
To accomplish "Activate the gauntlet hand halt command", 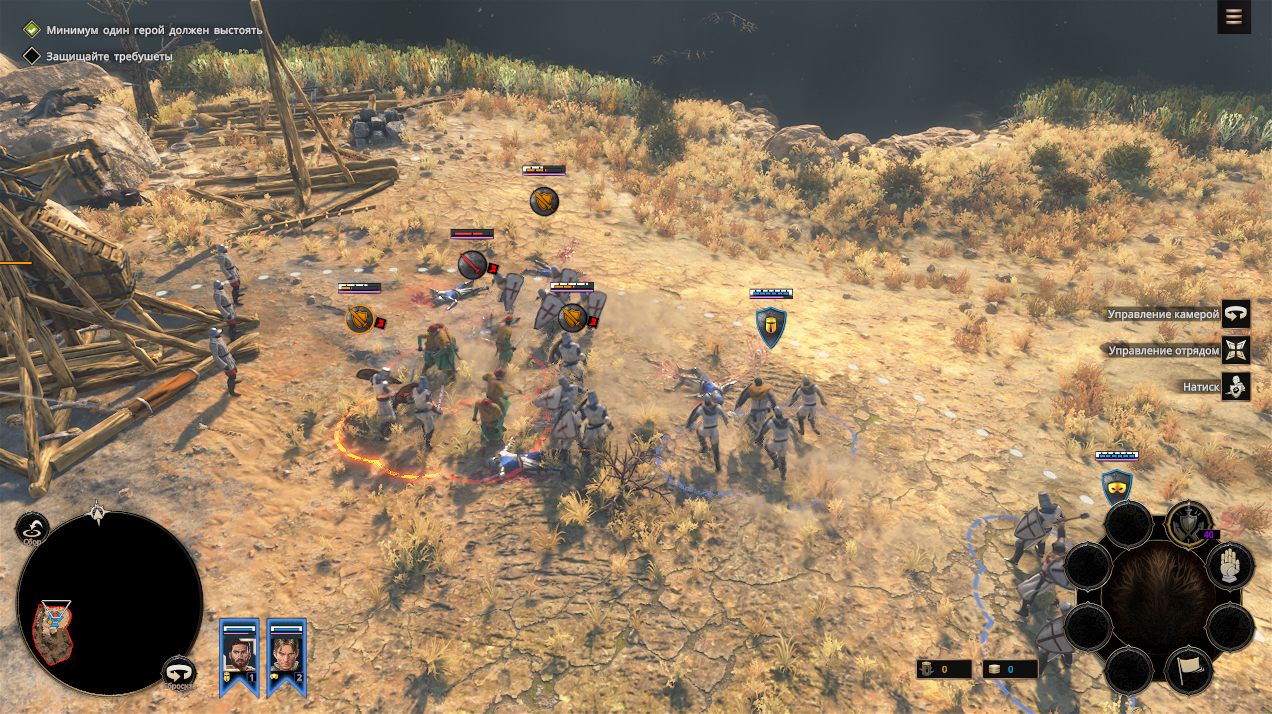I will pyautogui.click(x=1230, y=566).
